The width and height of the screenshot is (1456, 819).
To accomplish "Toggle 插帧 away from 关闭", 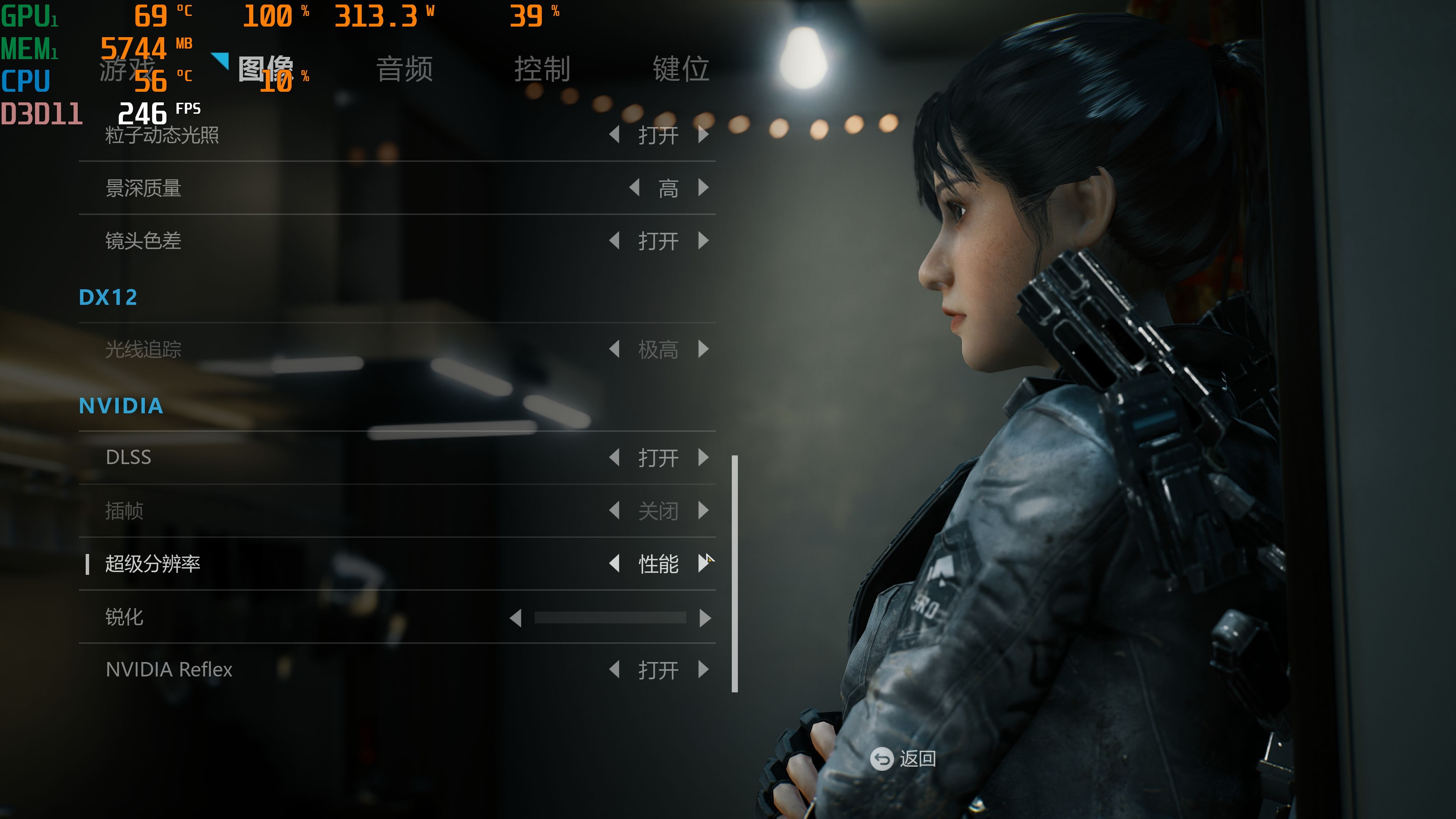I will pyautogui.click(x=659, y=511).
